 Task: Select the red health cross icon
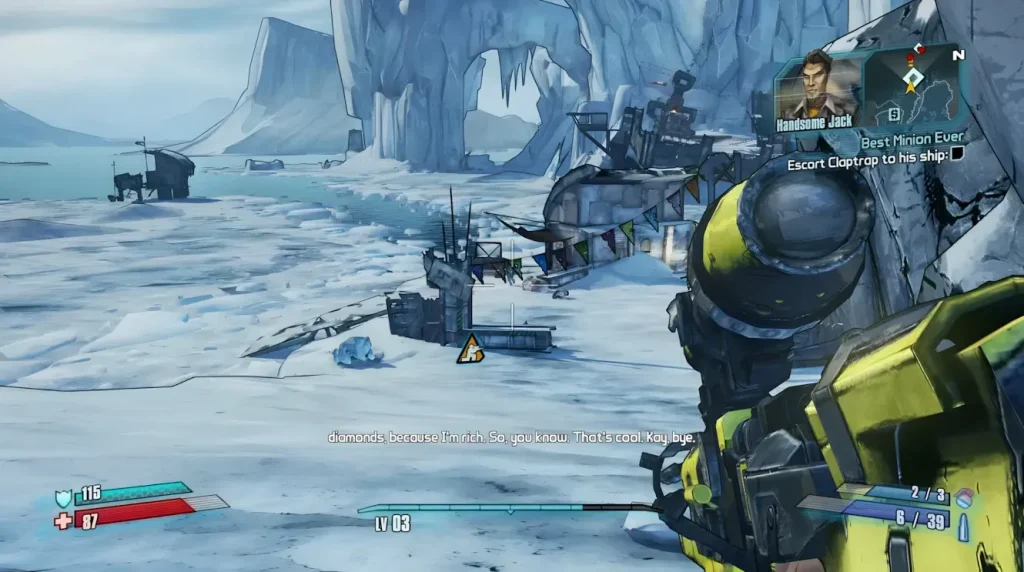tap(63, 520)
